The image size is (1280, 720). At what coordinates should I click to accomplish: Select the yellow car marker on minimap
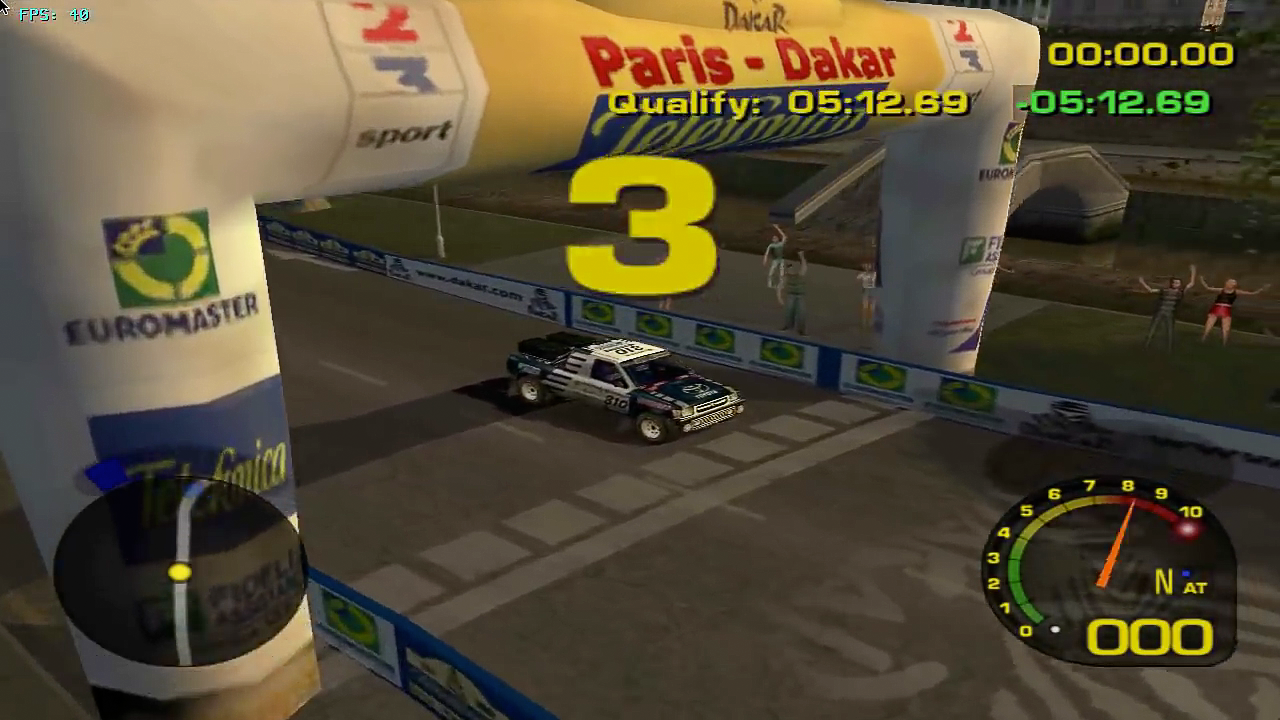180,572
